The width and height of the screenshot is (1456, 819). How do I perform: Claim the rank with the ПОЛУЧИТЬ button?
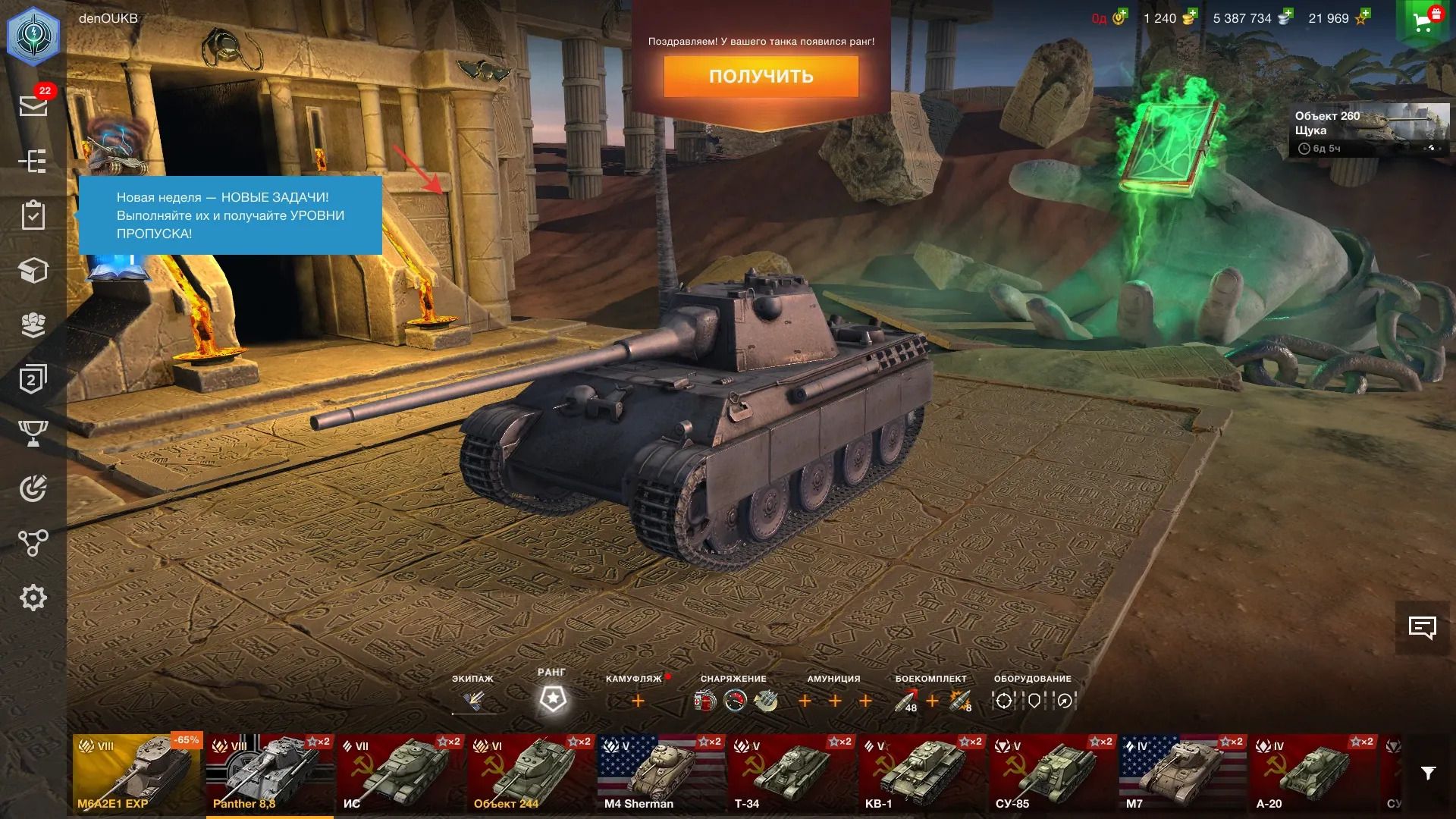(x=761, y=76)
